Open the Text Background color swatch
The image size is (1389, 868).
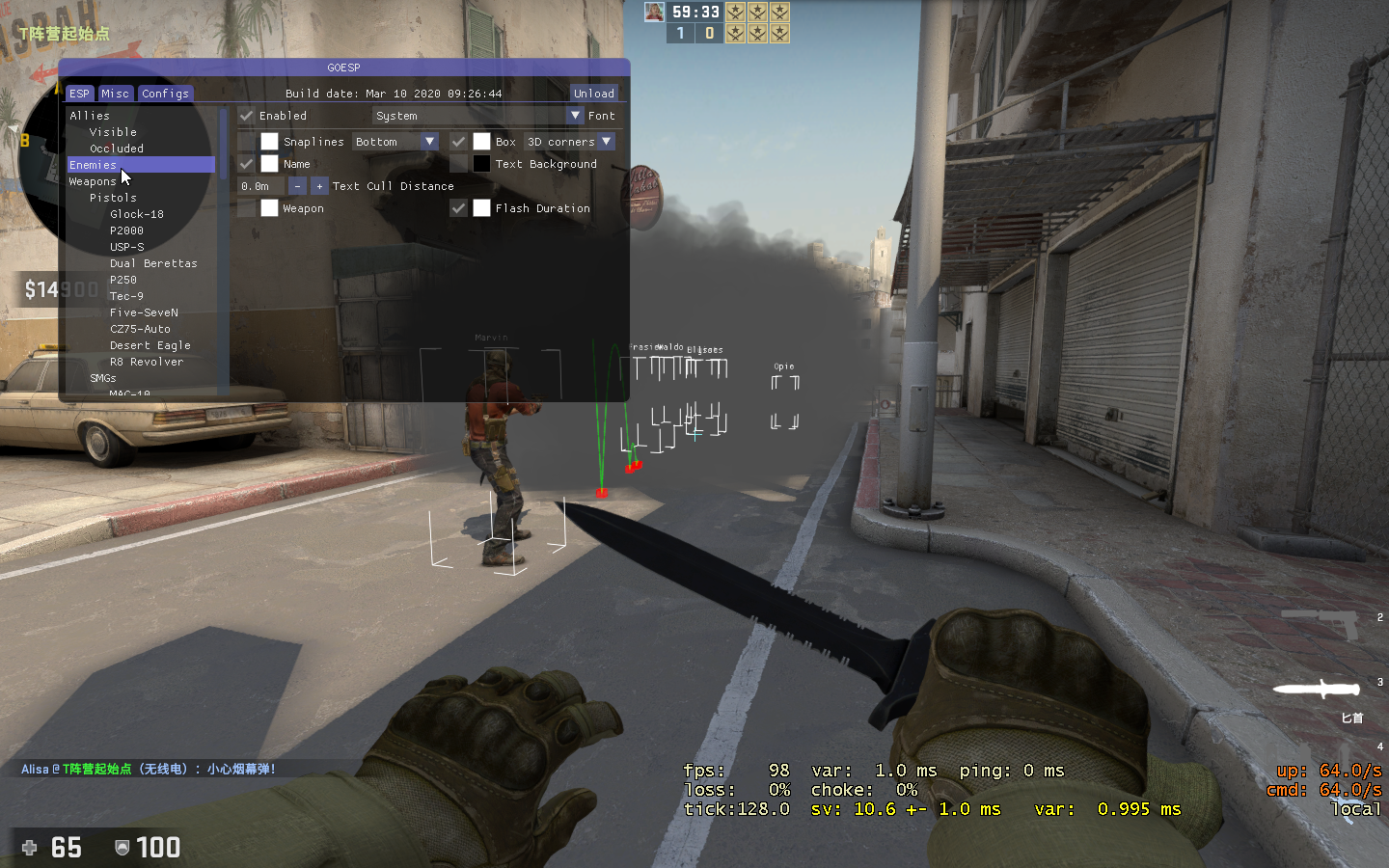pyautogui.click(x=481, y=164)
